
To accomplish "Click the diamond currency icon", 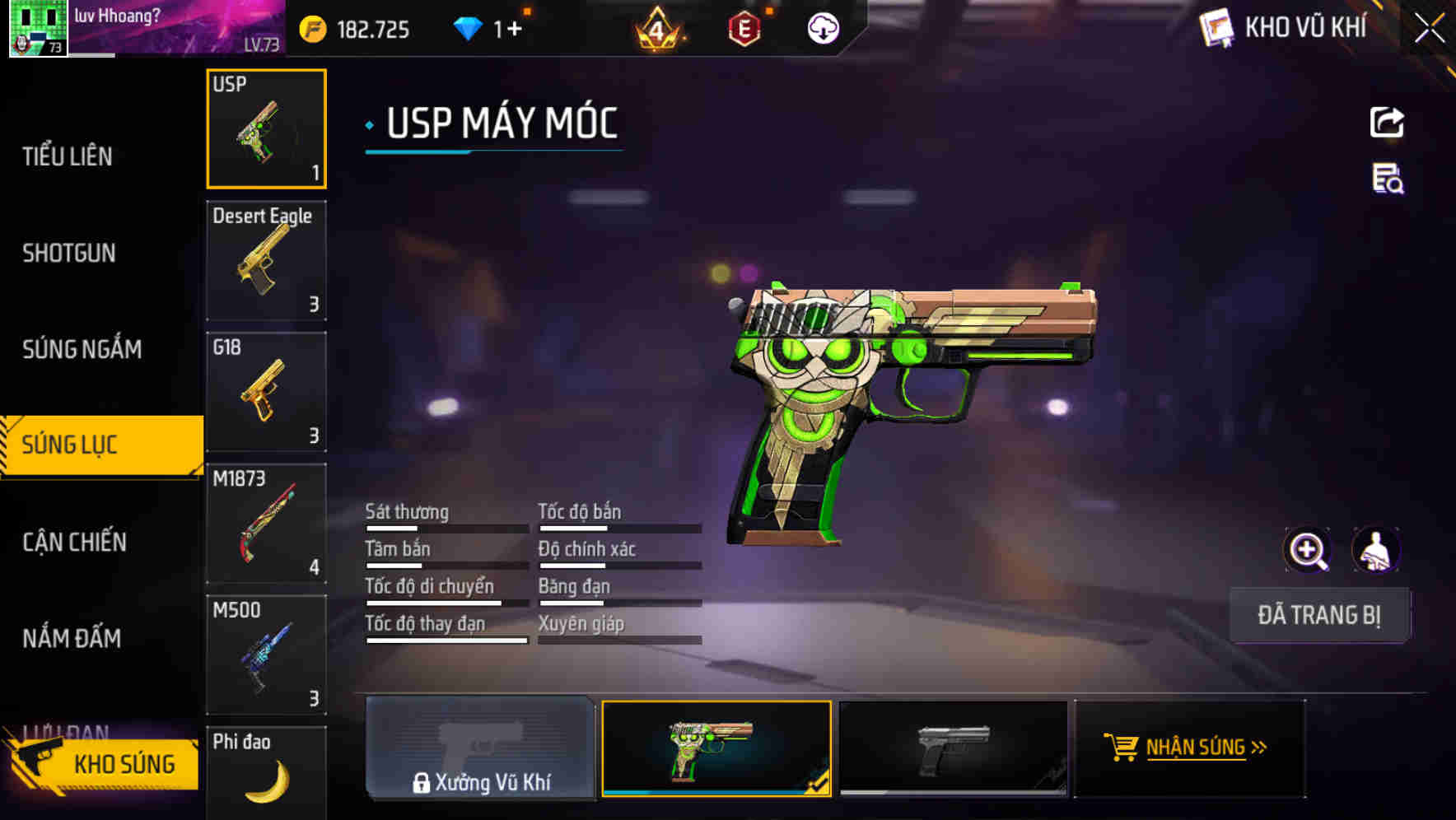I will click(469, 27).
